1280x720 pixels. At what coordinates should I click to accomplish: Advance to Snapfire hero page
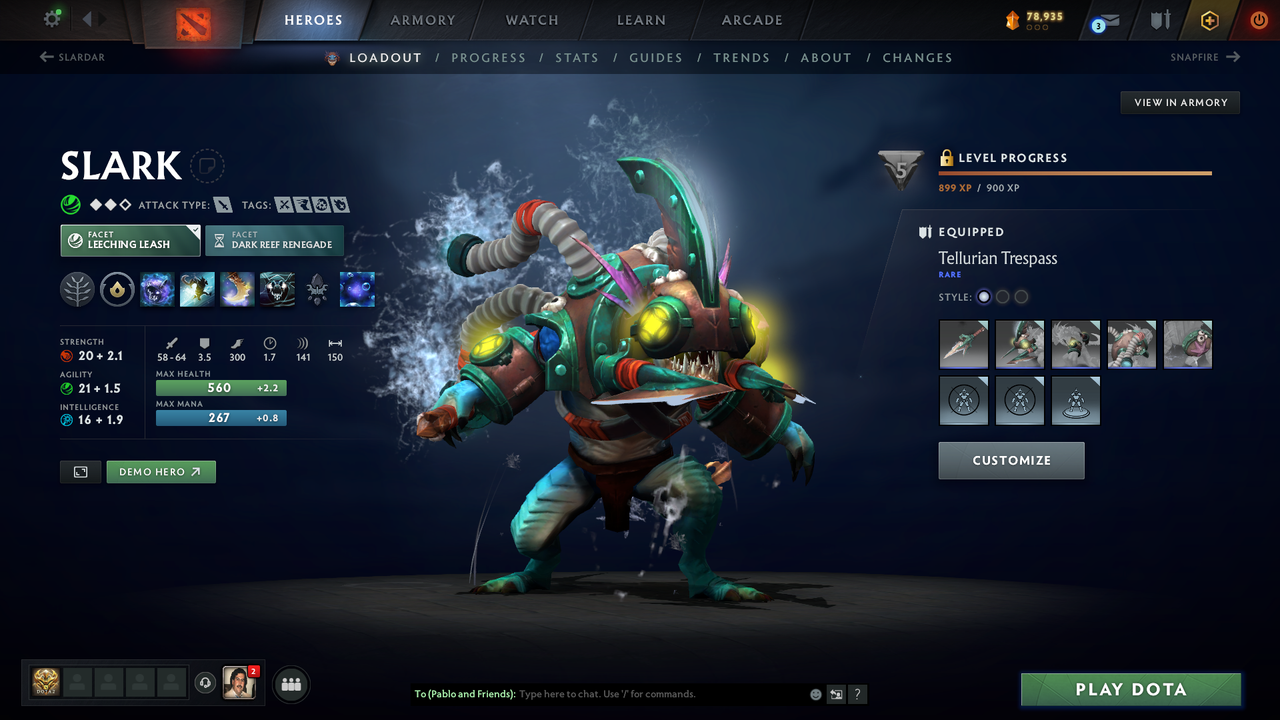[x=1205, y=57]
